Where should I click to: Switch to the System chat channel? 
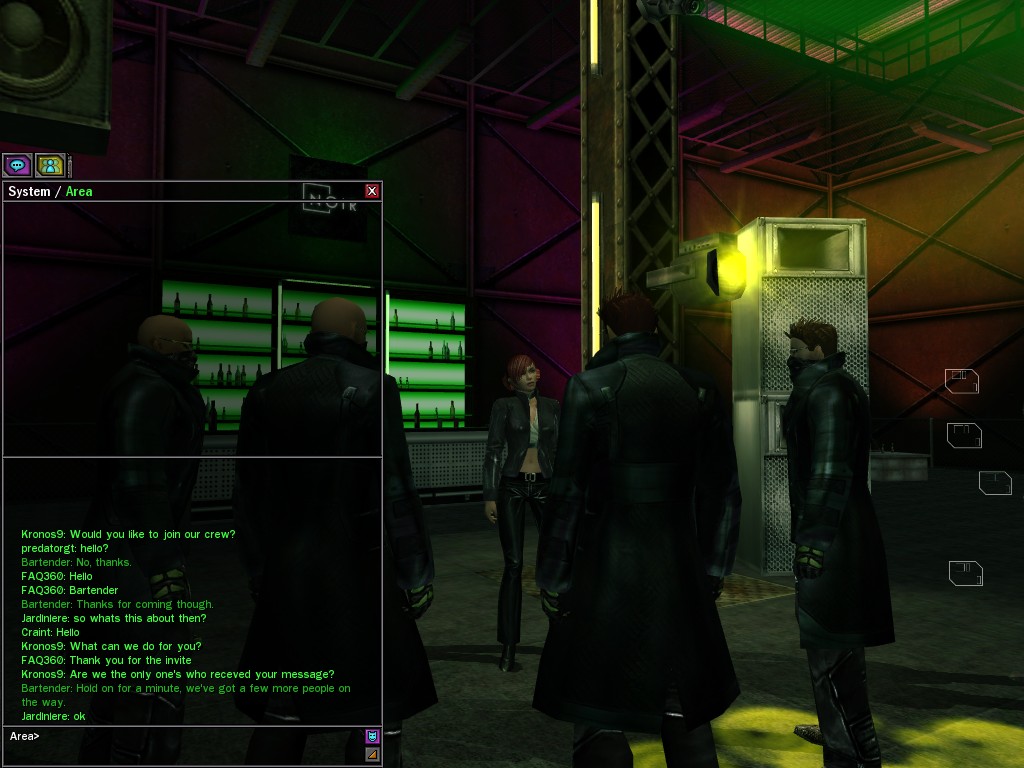[x=28, y=191]
